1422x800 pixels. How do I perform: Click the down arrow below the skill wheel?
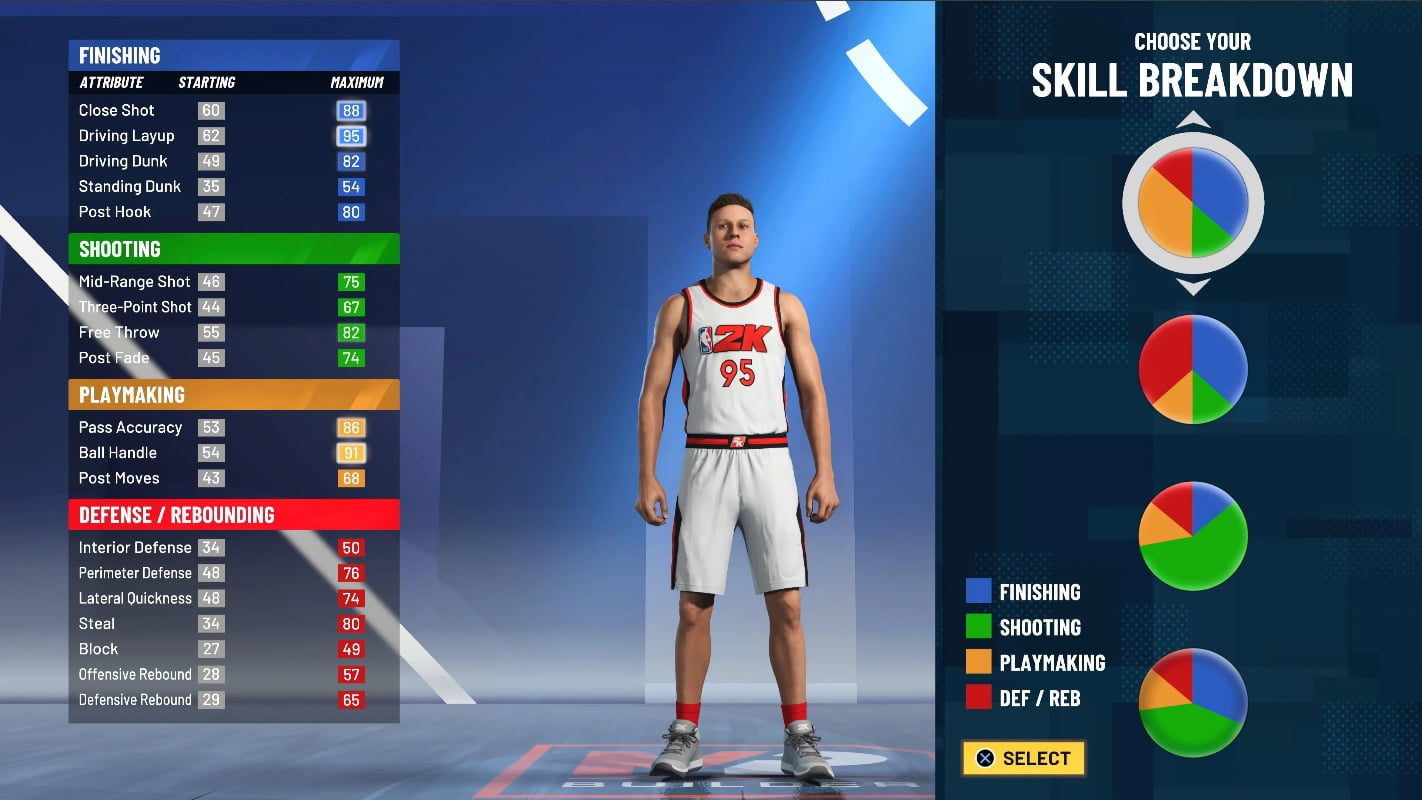(x=1192, y=287)
